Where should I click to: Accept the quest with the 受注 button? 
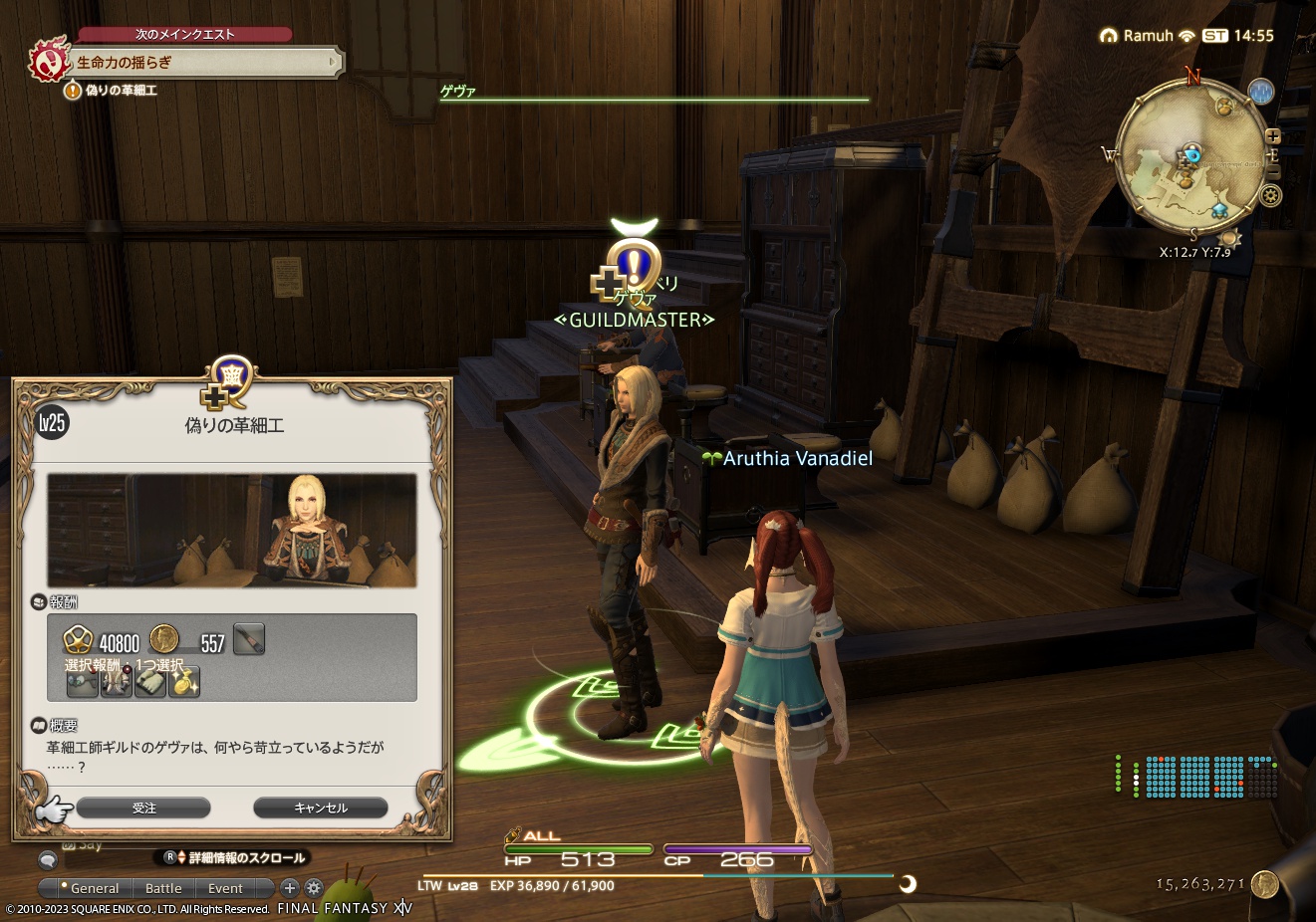[144, 807]
